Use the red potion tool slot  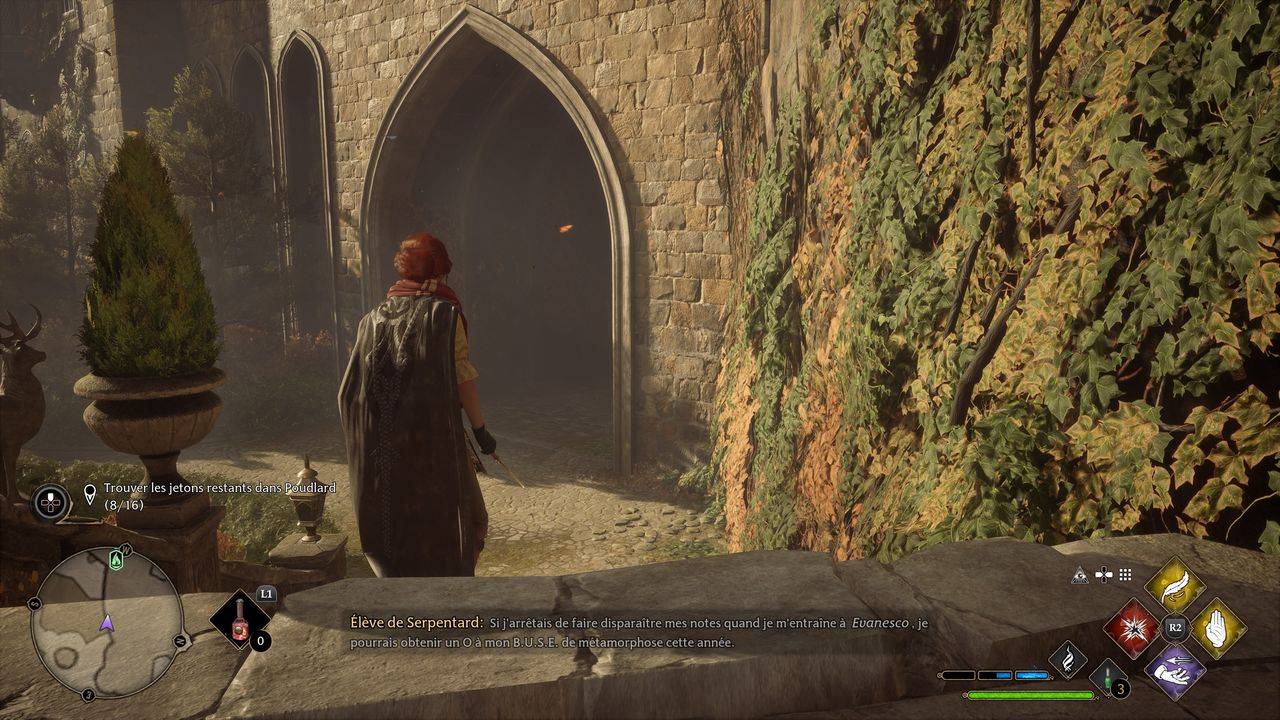click(x=241, y=620)
